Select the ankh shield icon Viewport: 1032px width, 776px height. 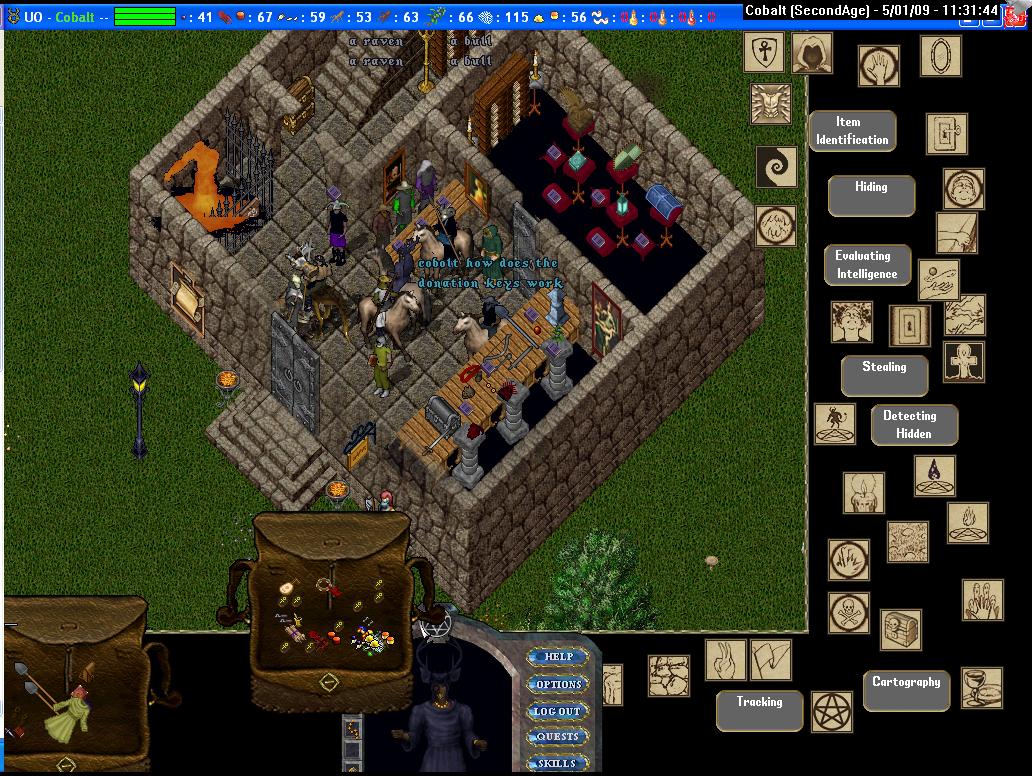coord(763,52)
